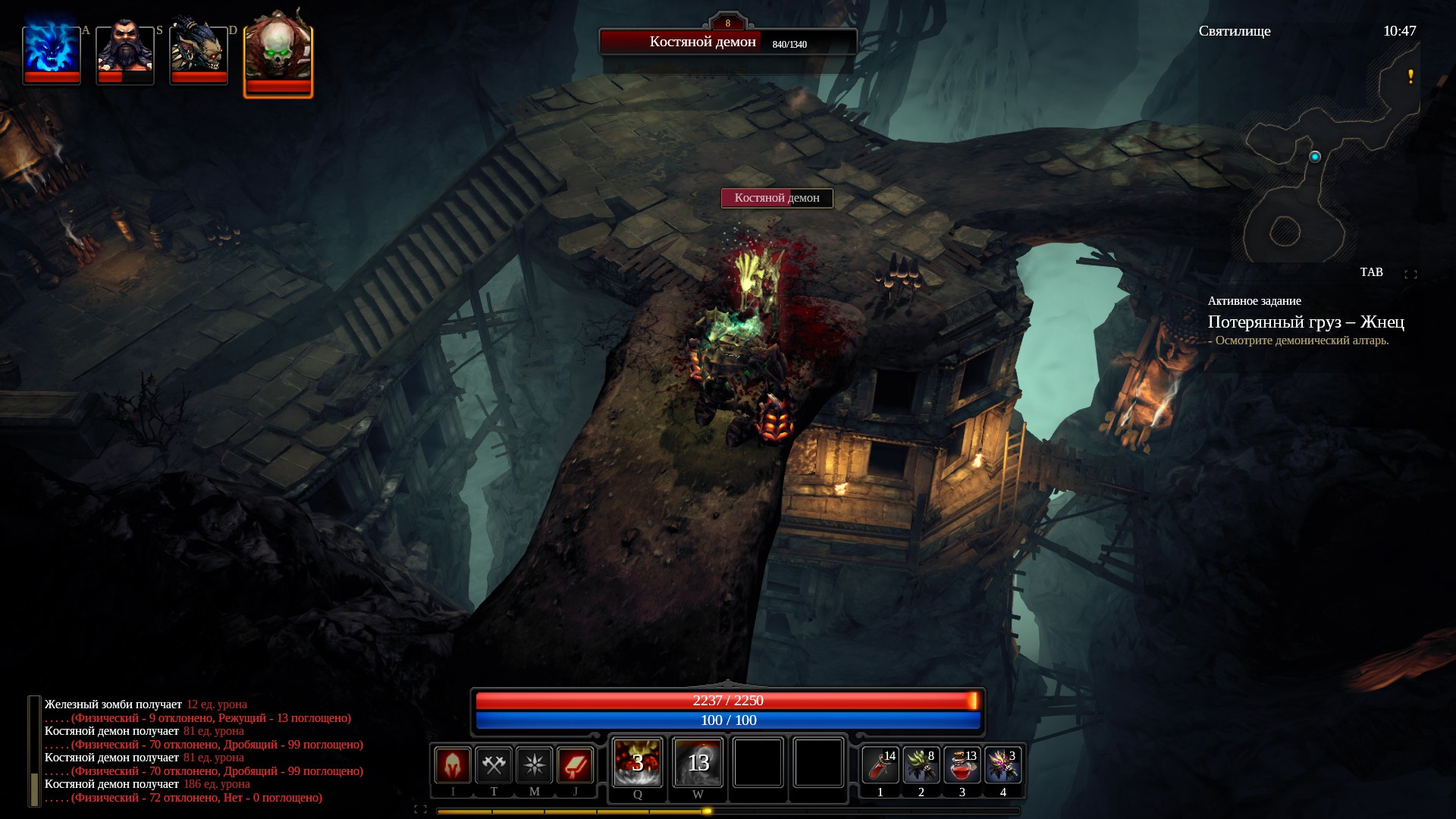The height and width of the screenshot is (819, 1456).
Task: Use the green herb bundle in slot 2
Action: (x=921, y=765)
